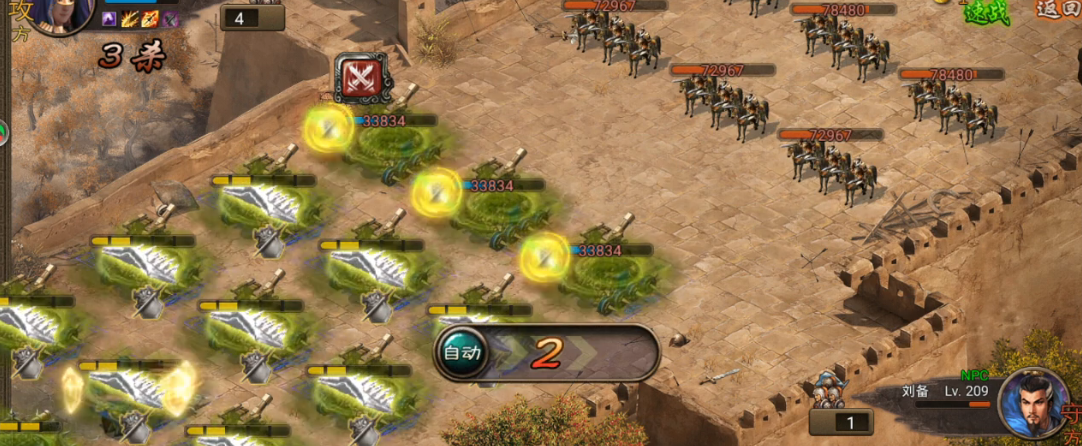Tap the greyed-out purple skill icon

coord(171,19)
